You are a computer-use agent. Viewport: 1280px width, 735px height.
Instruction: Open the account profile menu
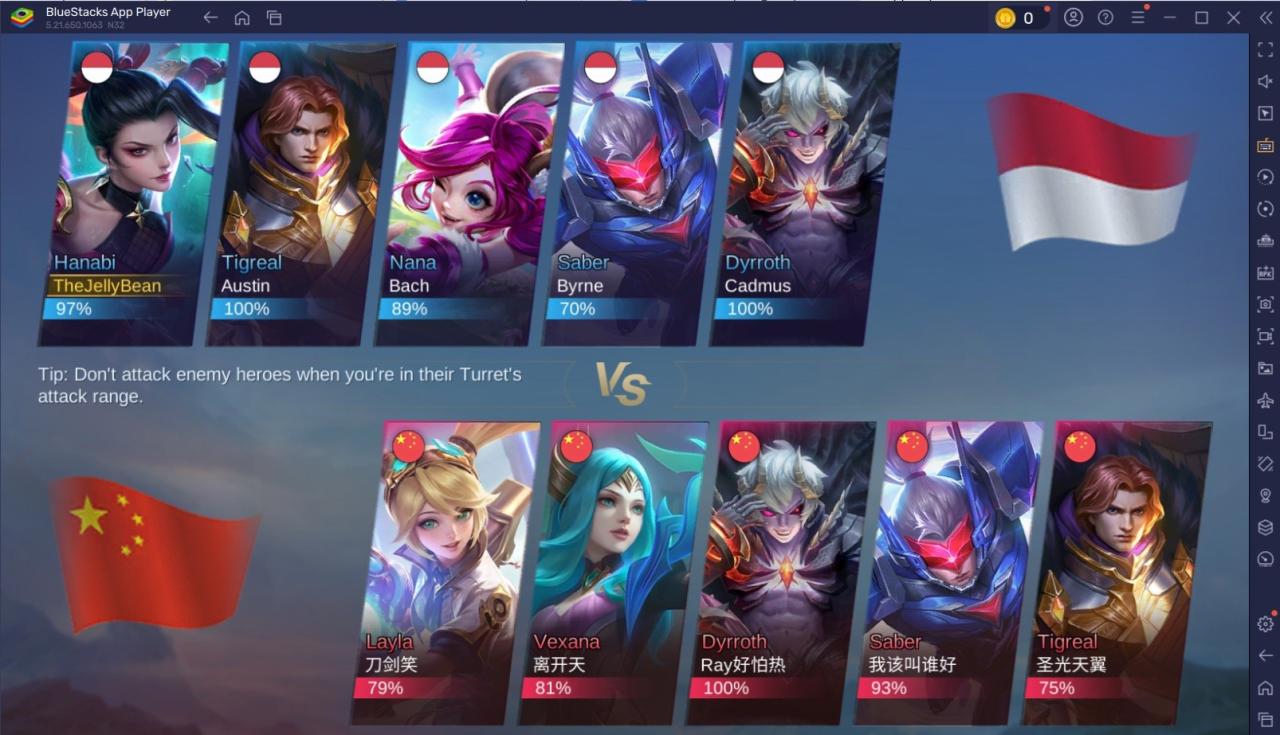(1074, 17)
